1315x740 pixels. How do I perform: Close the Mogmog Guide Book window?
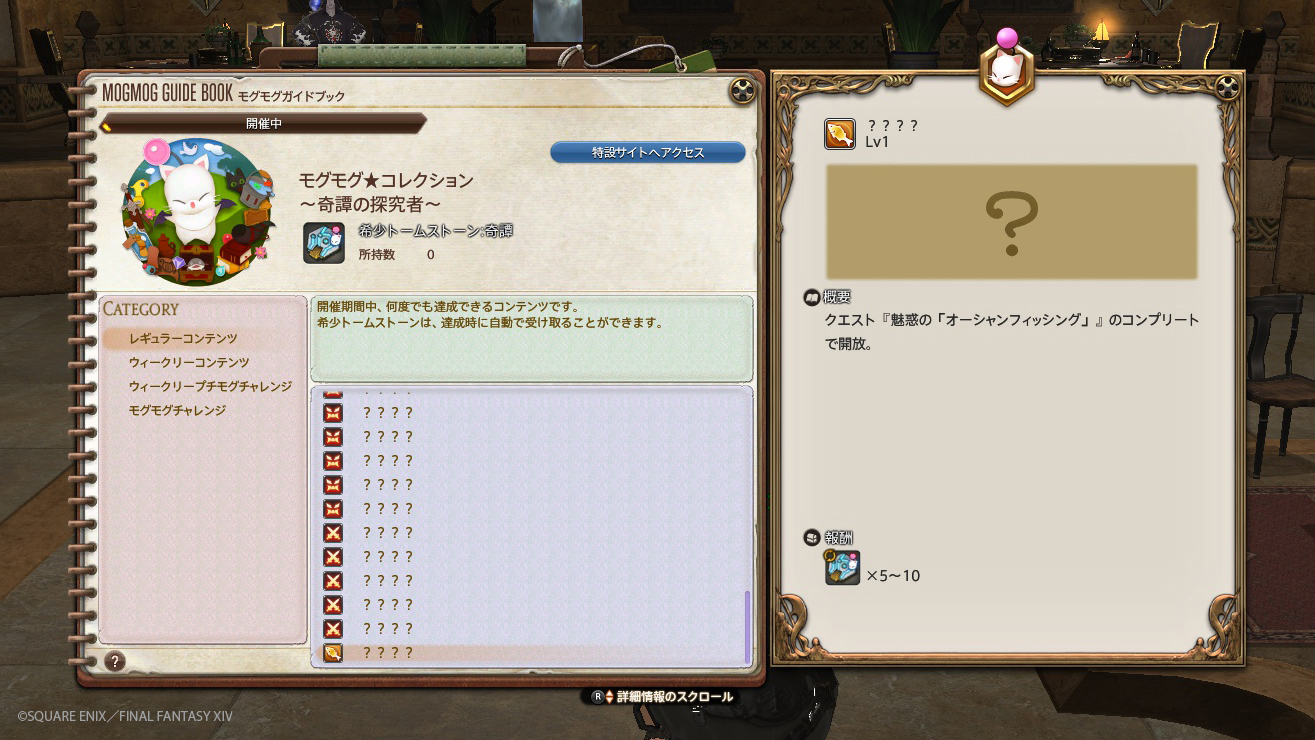pyautogui.click(x=742, y=91)
